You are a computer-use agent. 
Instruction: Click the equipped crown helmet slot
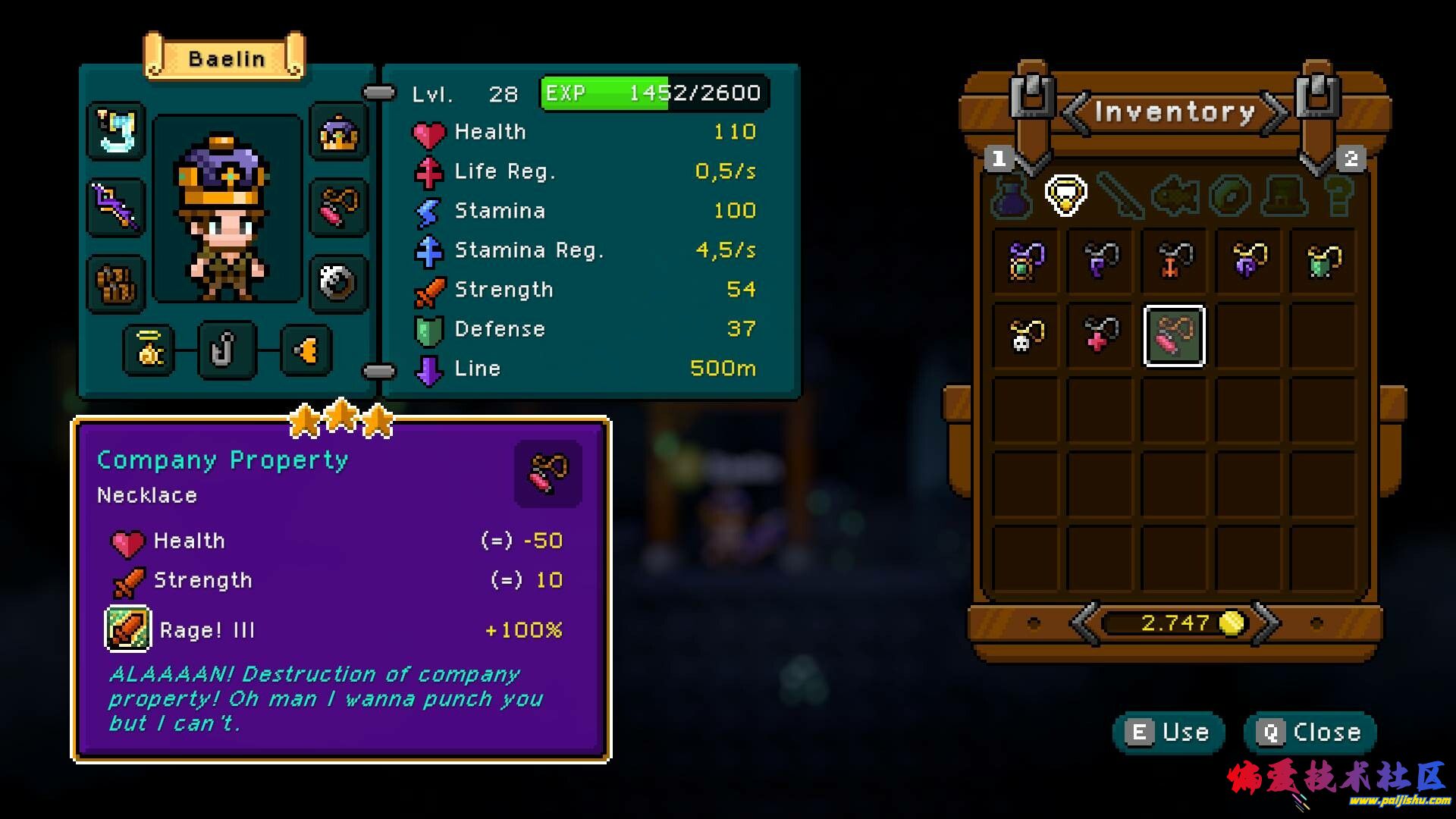point(338,133)
